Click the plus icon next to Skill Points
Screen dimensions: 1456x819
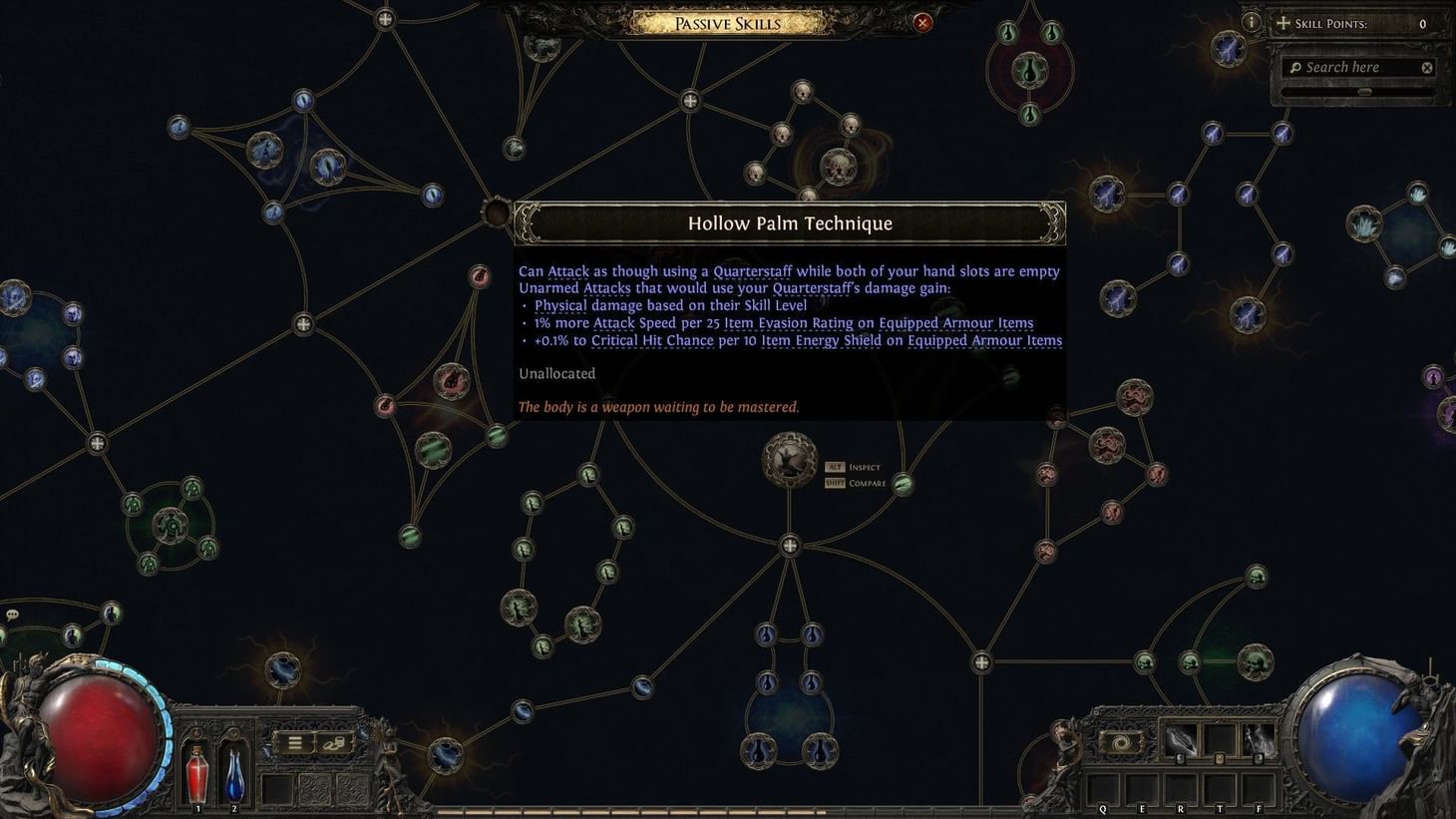pos(1283,22)
